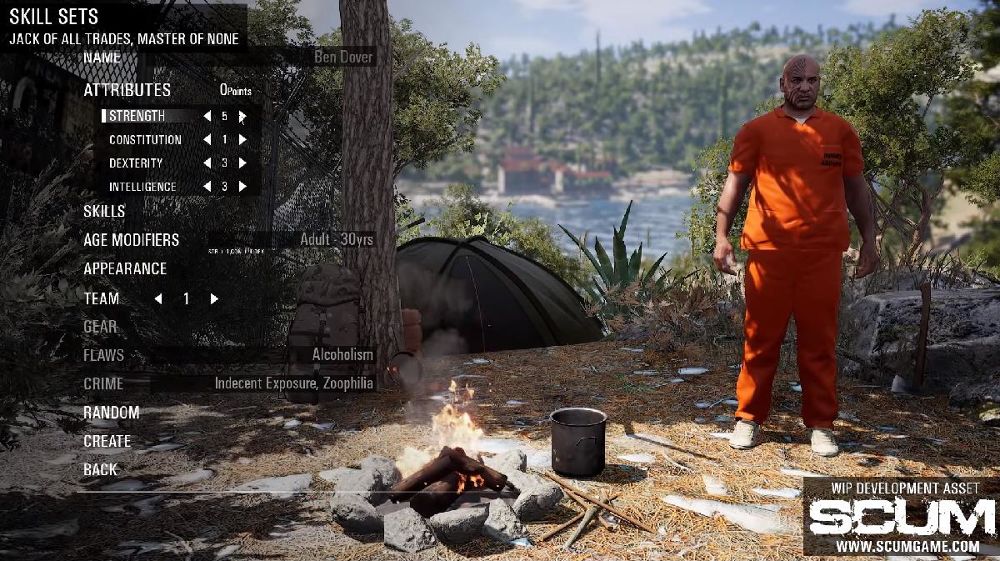
Task: Switch Team number to the previous value
Action: coord(158,299)
